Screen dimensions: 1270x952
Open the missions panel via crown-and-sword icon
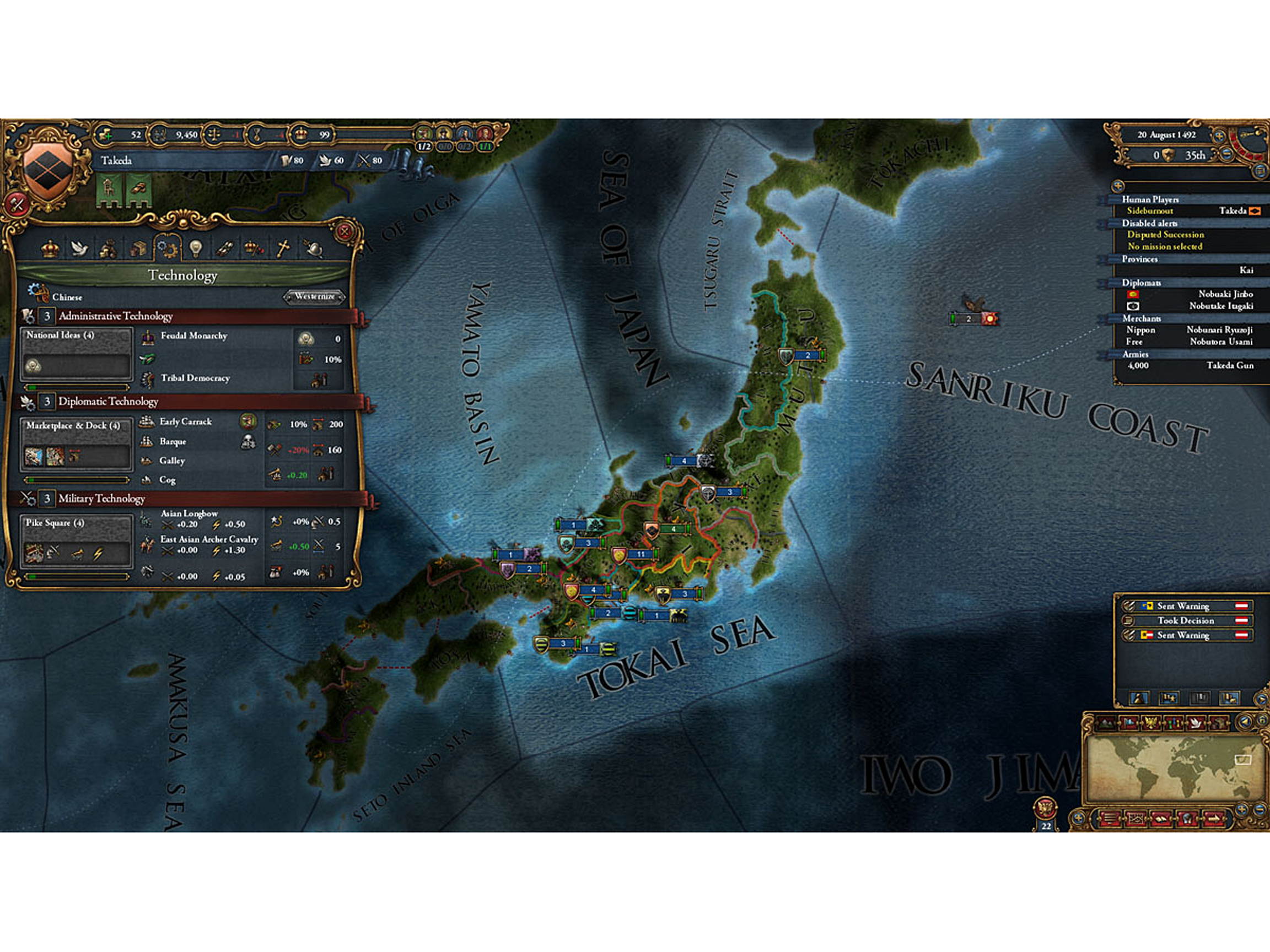(251, 248)
